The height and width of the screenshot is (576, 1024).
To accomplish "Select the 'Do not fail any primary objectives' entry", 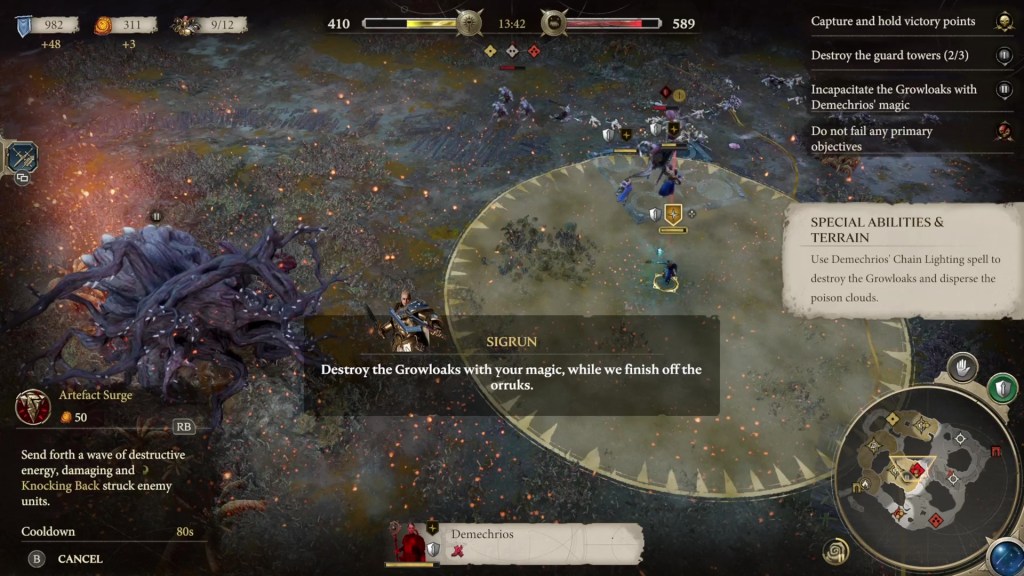I will pos(872,138).
